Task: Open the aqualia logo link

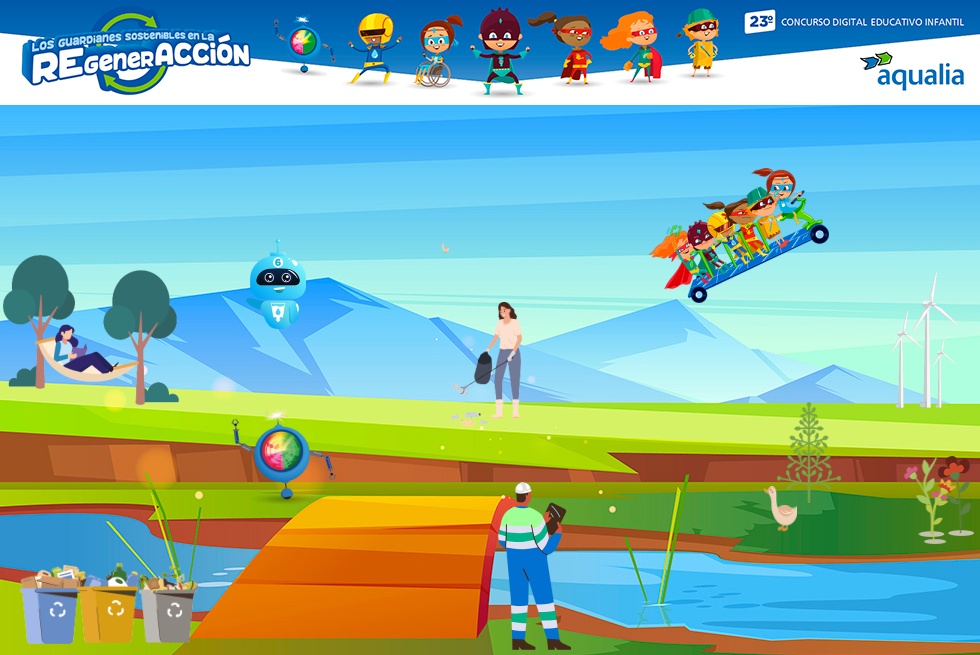Action: point(911,70)
